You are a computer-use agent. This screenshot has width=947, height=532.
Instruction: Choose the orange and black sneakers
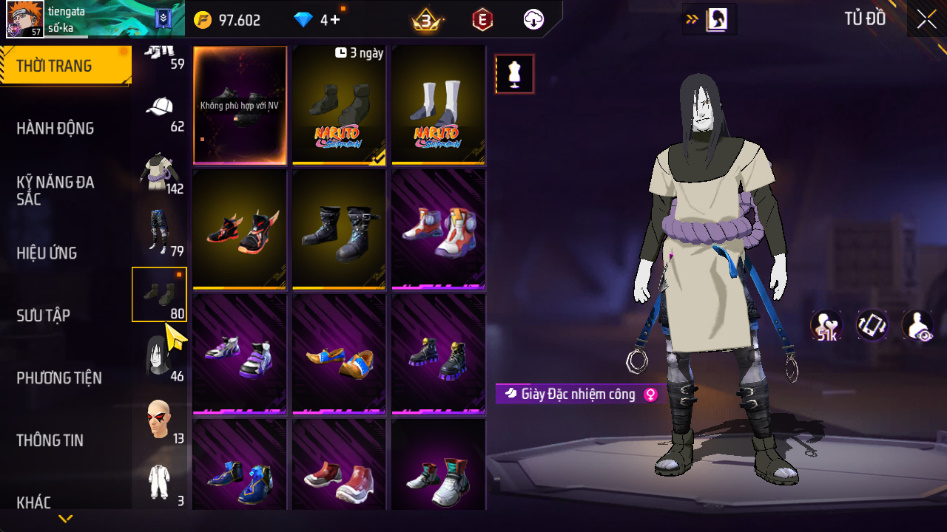pyautogui.click(x=240, y=229)
